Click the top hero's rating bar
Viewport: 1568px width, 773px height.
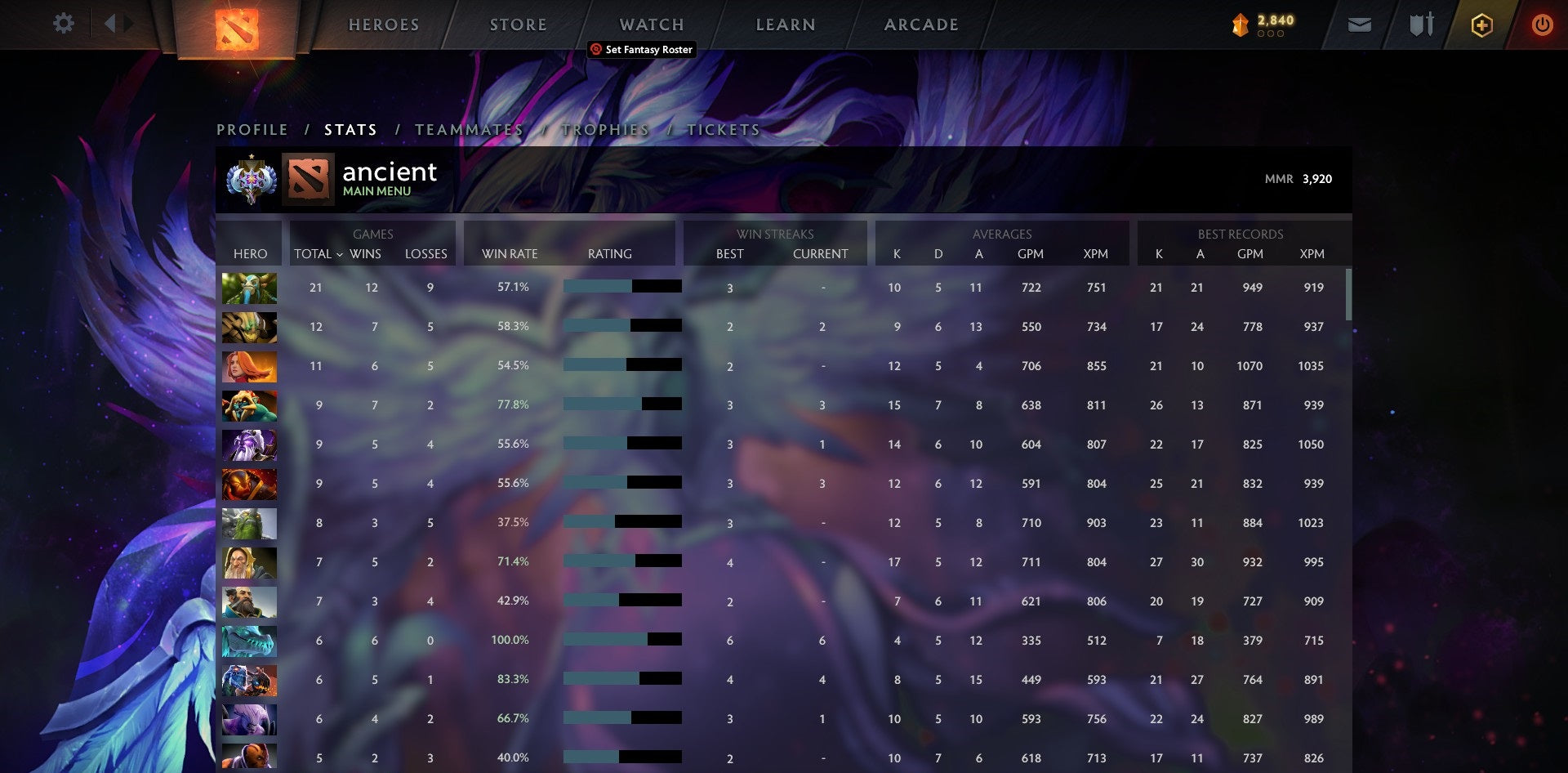(621, 287)
